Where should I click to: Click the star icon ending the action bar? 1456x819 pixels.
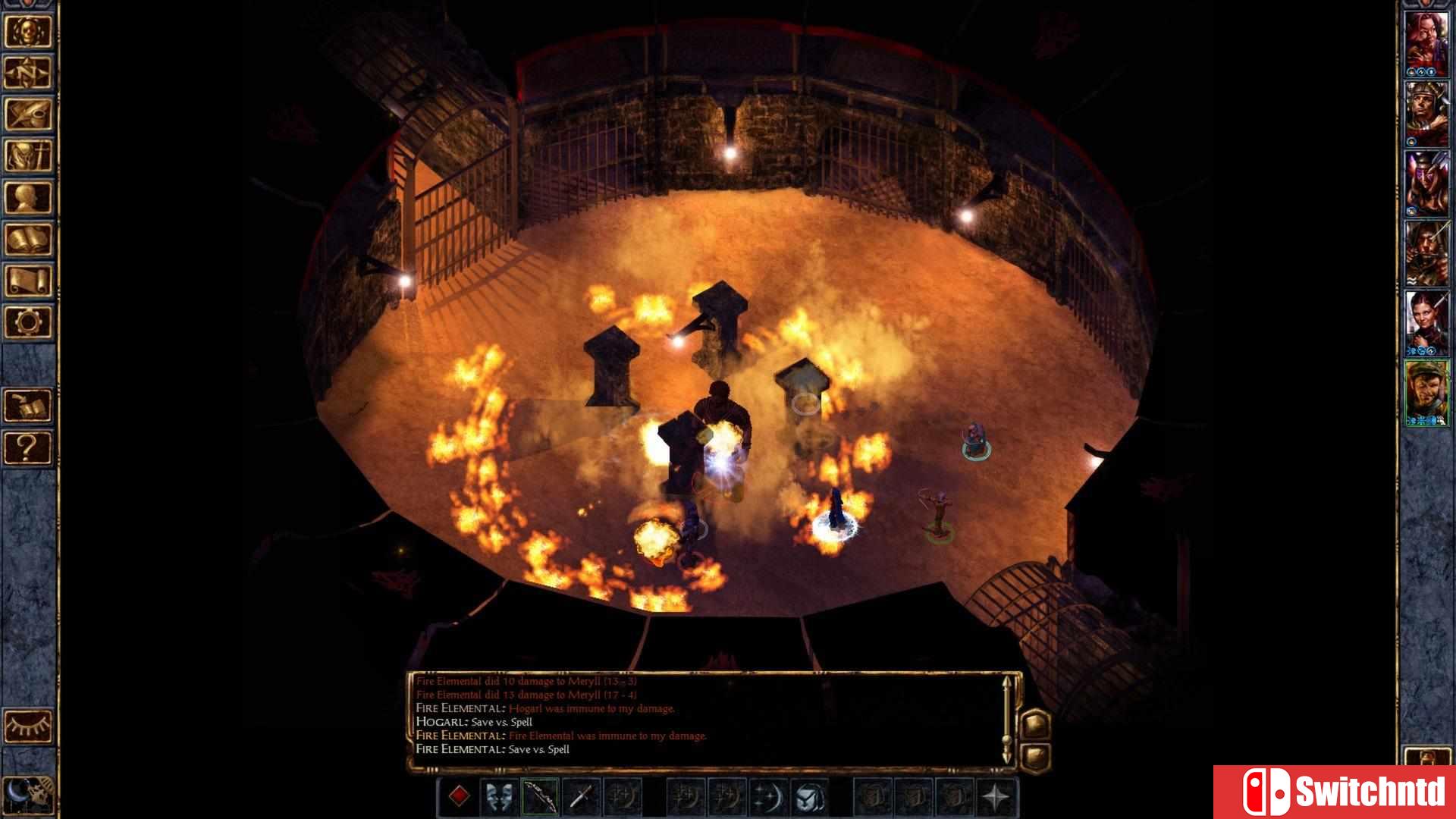(995, 797)
